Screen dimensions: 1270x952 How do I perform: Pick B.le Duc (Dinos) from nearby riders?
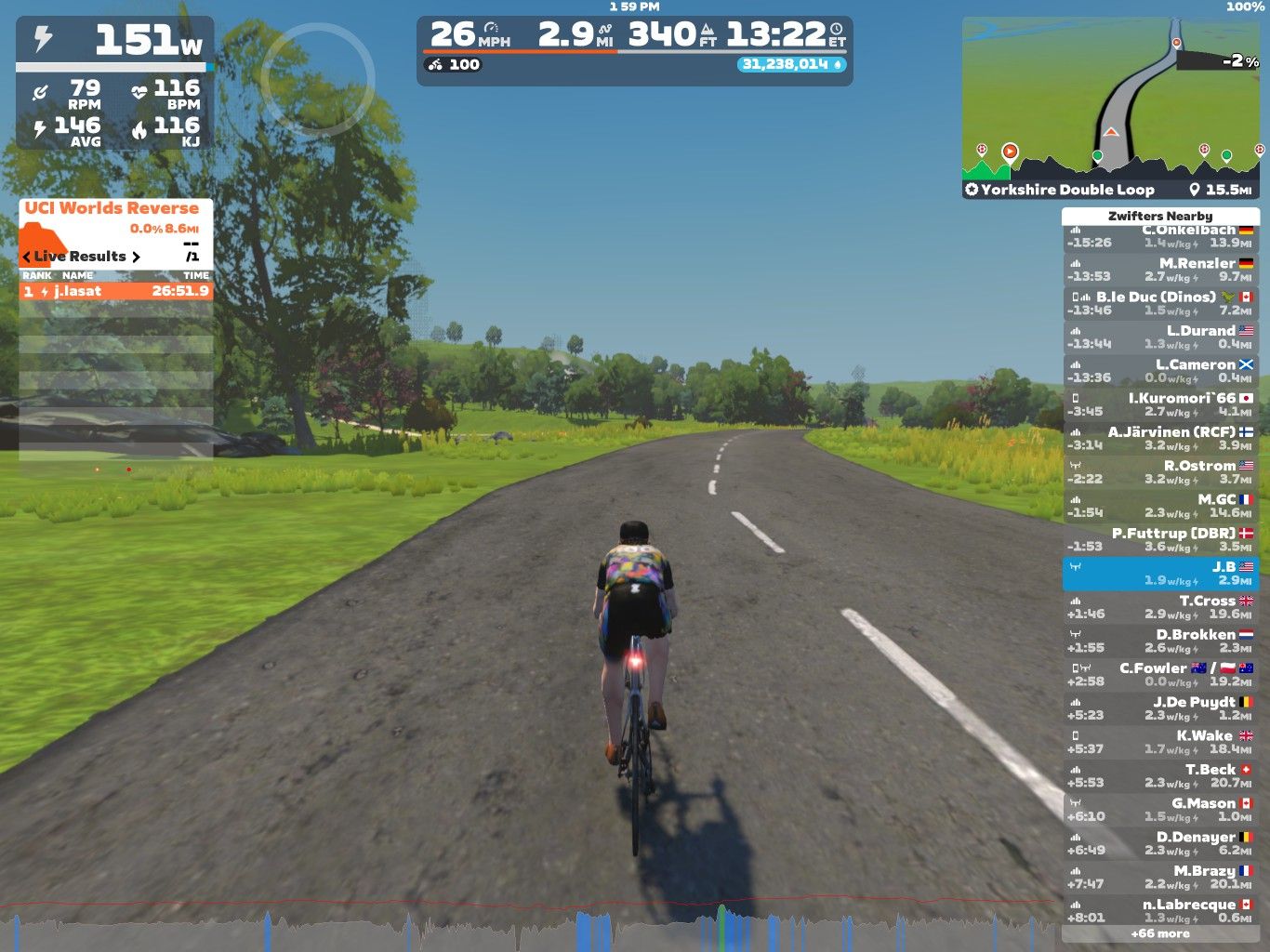(x=1160, y=303)
